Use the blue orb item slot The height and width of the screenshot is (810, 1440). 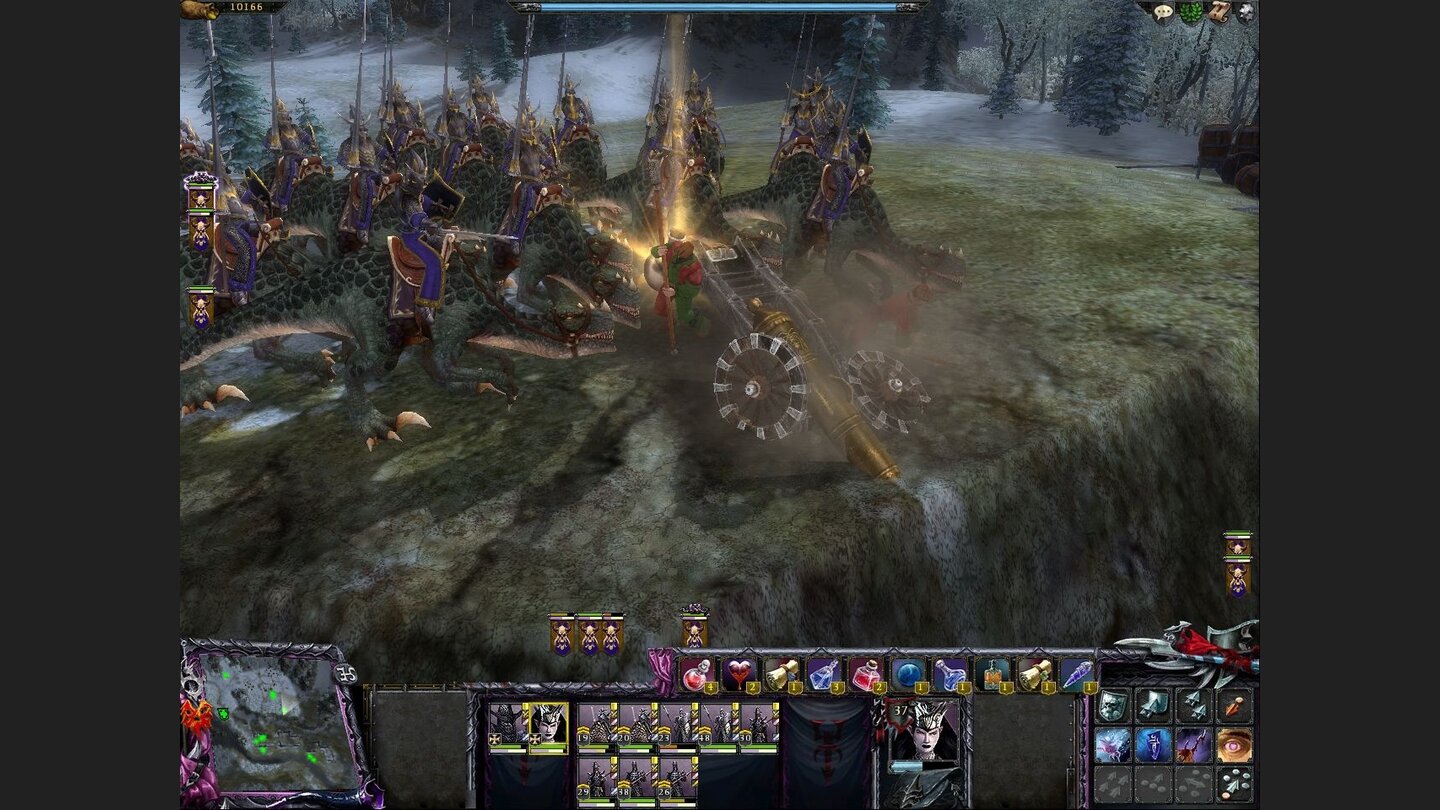tap(909, 673)
